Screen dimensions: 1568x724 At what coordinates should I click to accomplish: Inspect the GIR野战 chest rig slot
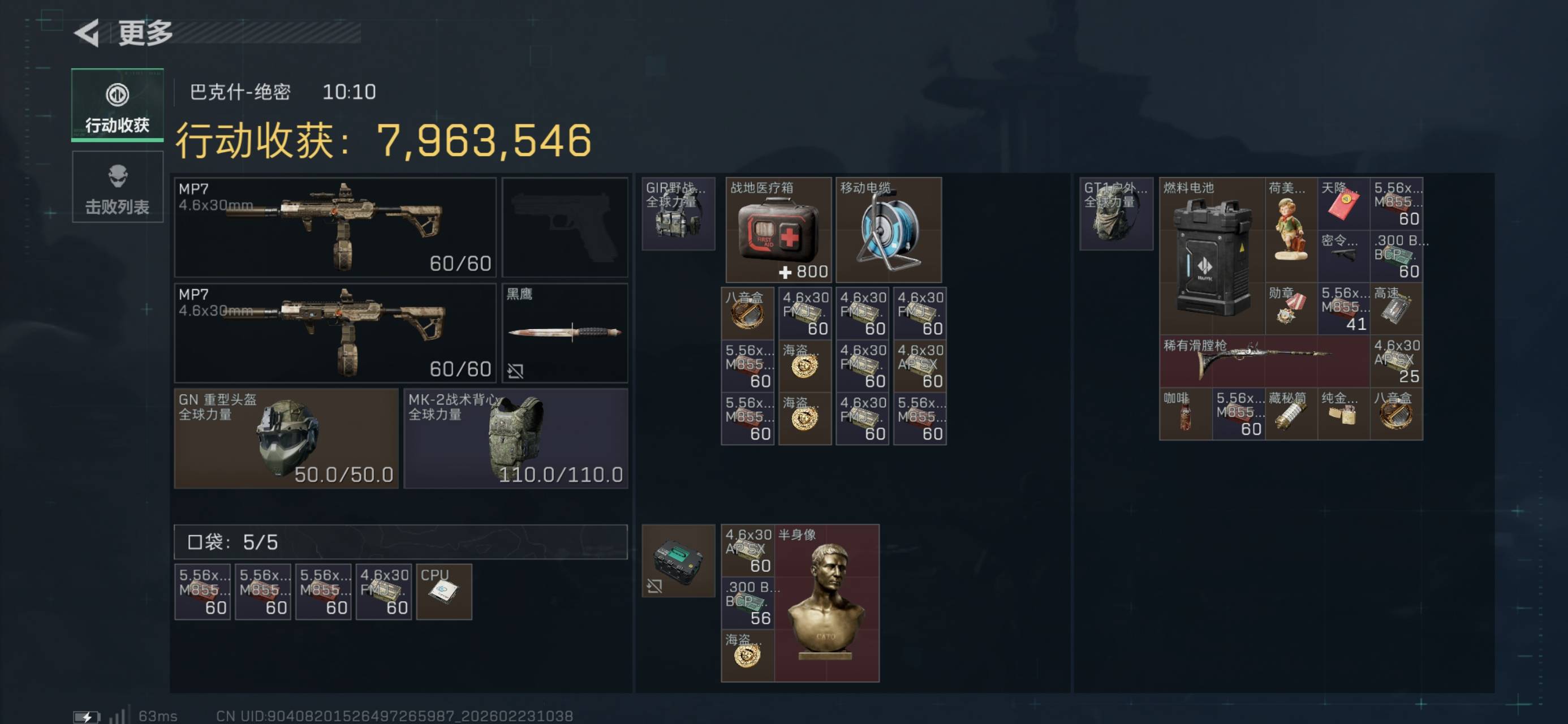[678, 214]
